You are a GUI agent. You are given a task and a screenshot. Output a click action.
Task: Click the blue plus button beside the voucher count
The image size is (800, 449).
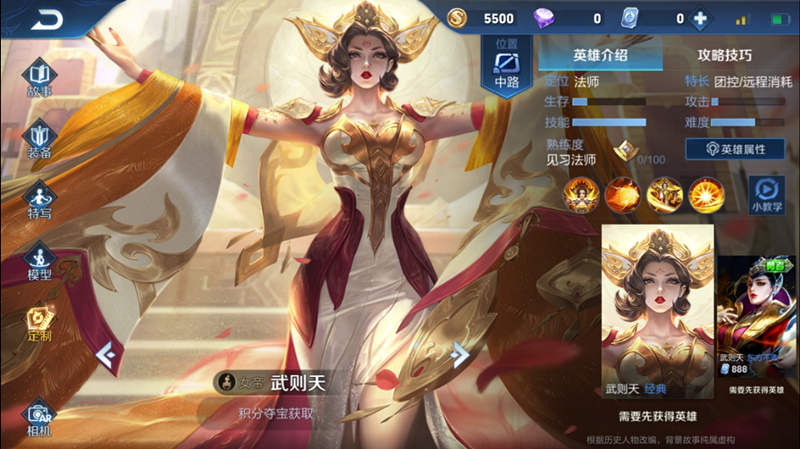tap(700, 18)
